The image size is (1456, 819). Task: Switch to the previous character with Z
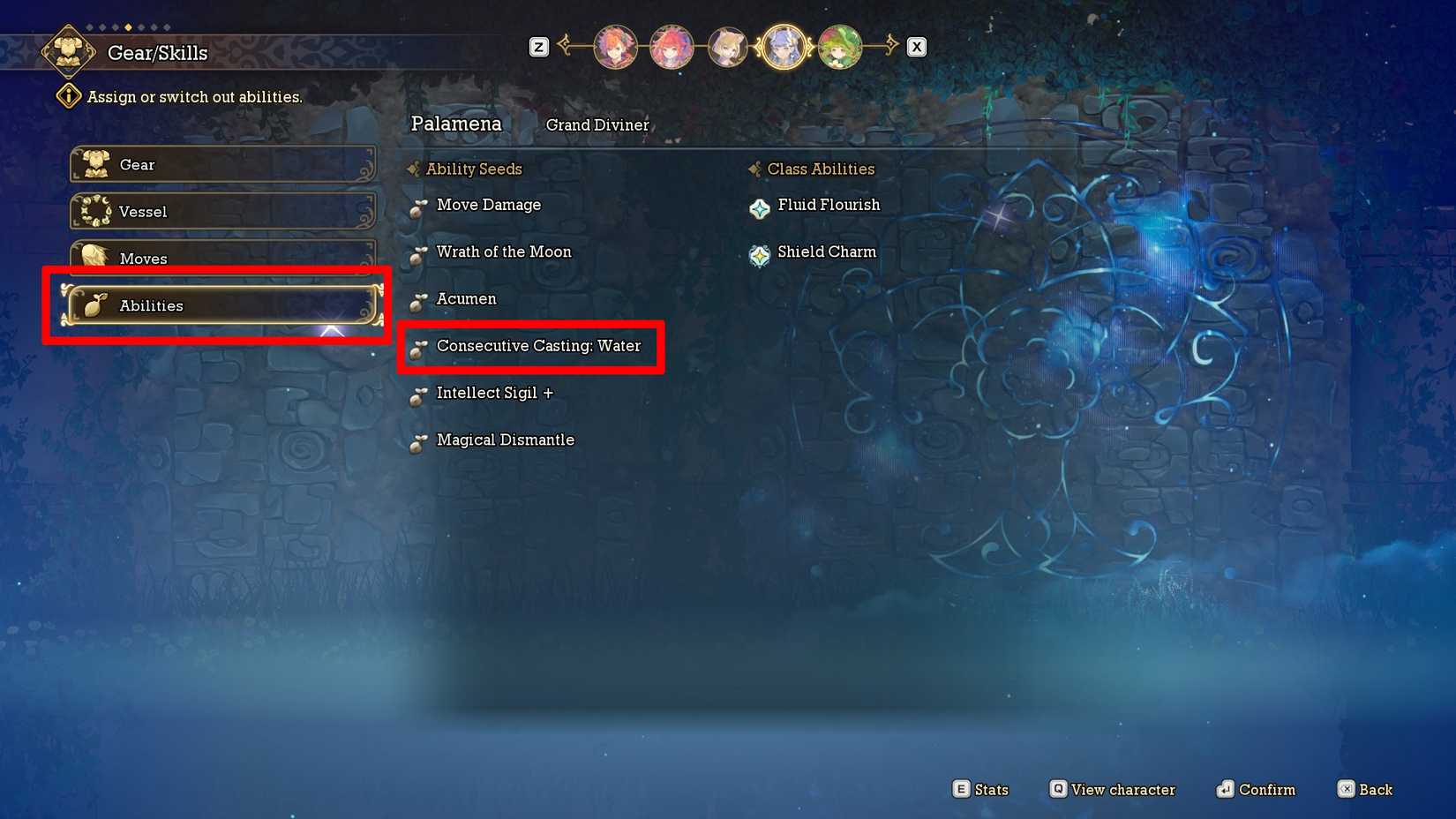[x=538, y=47]
